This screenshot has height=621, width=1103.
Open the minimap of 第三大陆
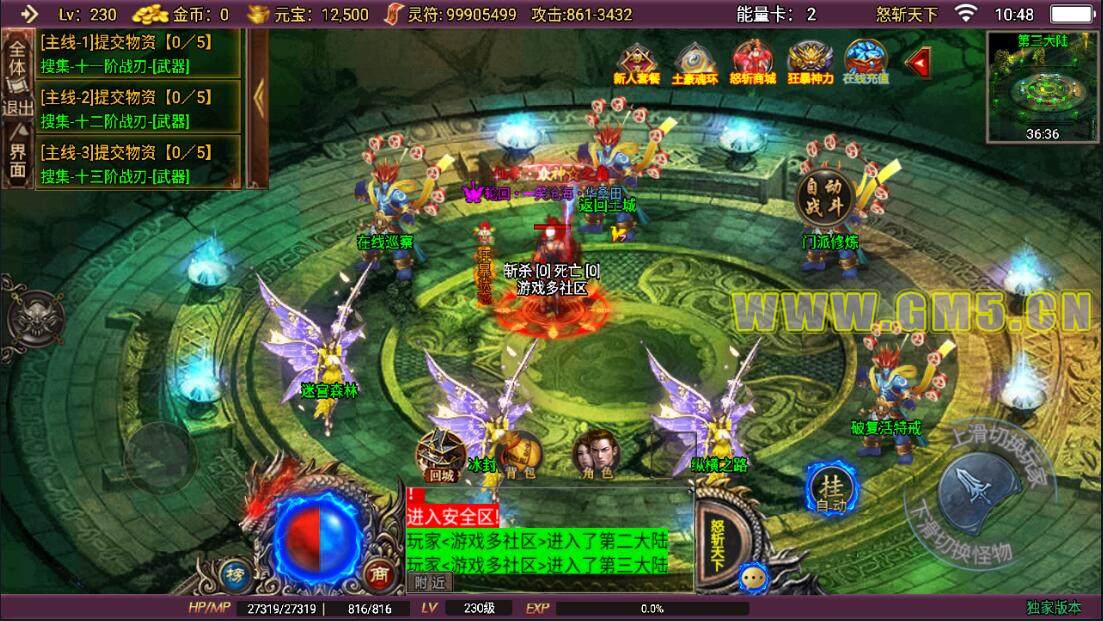coord(1043,86)
